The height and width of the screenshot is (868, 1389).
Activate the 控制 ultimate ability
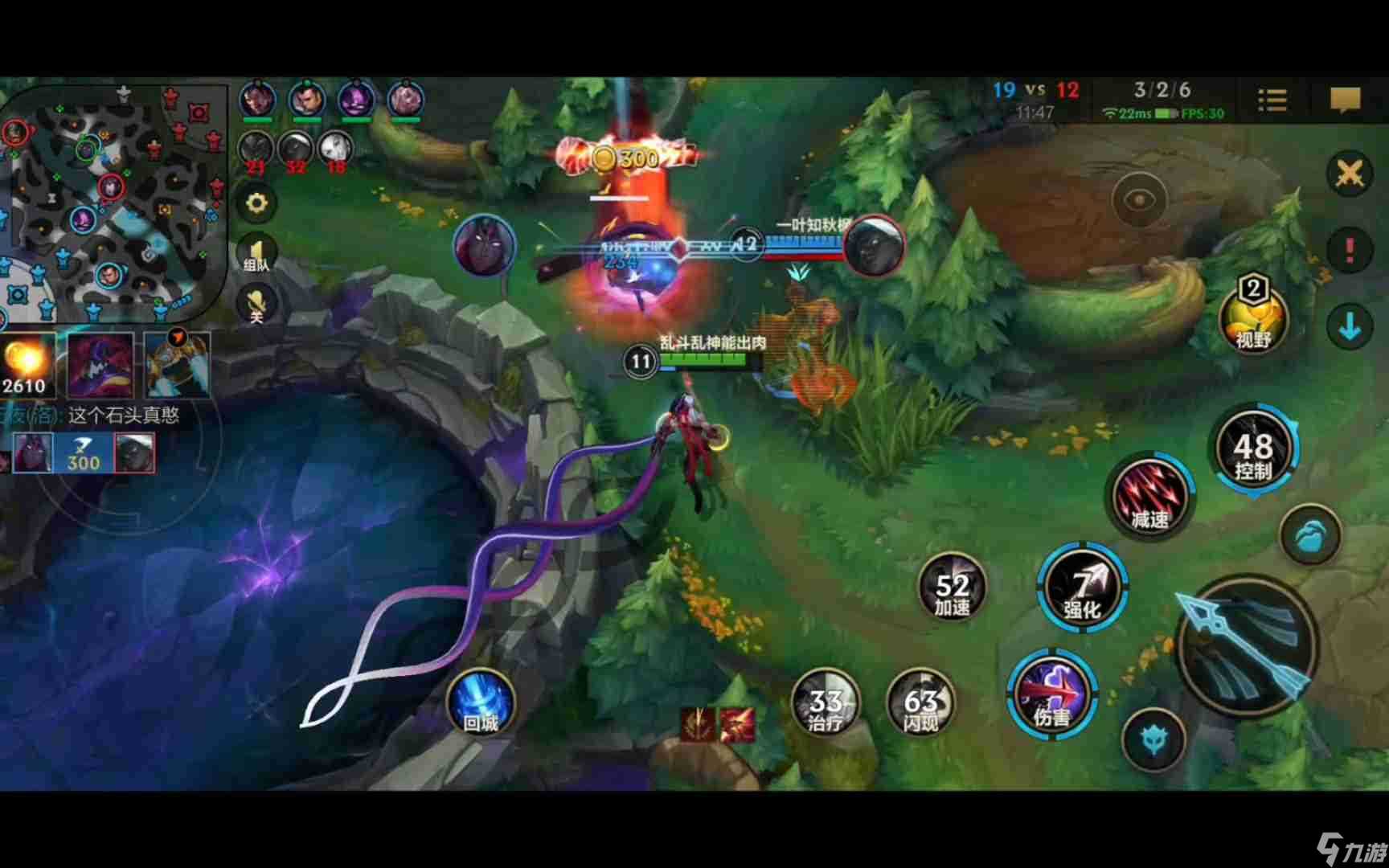[1252, 450]
